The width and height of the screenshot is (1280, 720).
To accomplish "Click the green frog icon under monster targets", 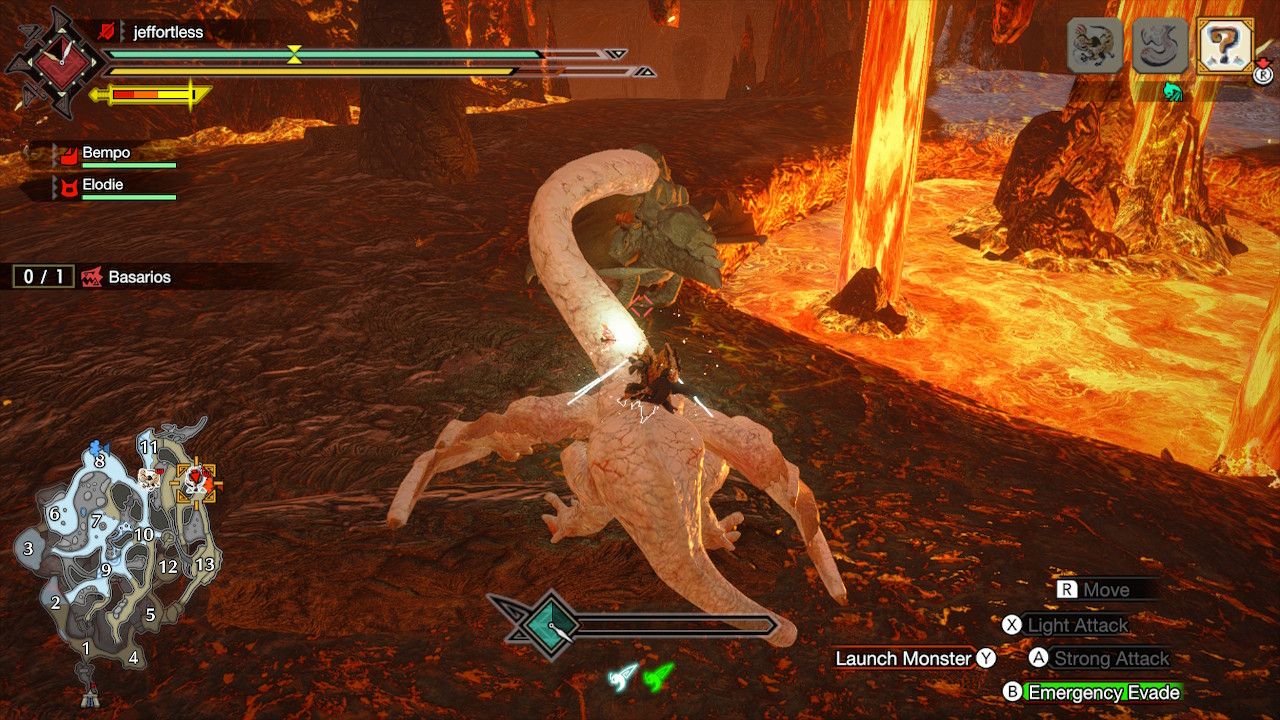I will (x=1173, y=92).
